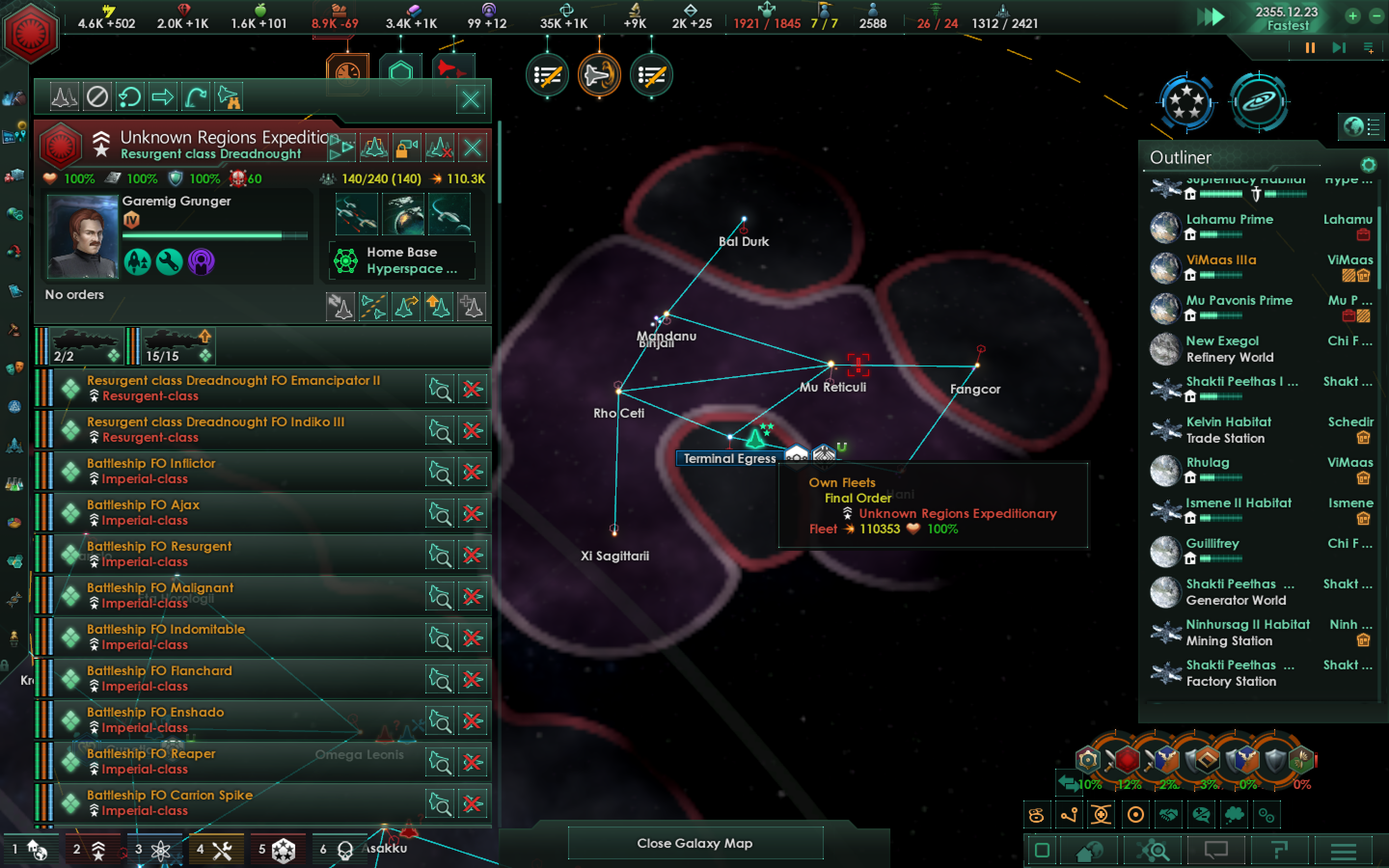Toggle the camera lock on the fleet header
Screen dimensions: 1389x868
[407, 148]
